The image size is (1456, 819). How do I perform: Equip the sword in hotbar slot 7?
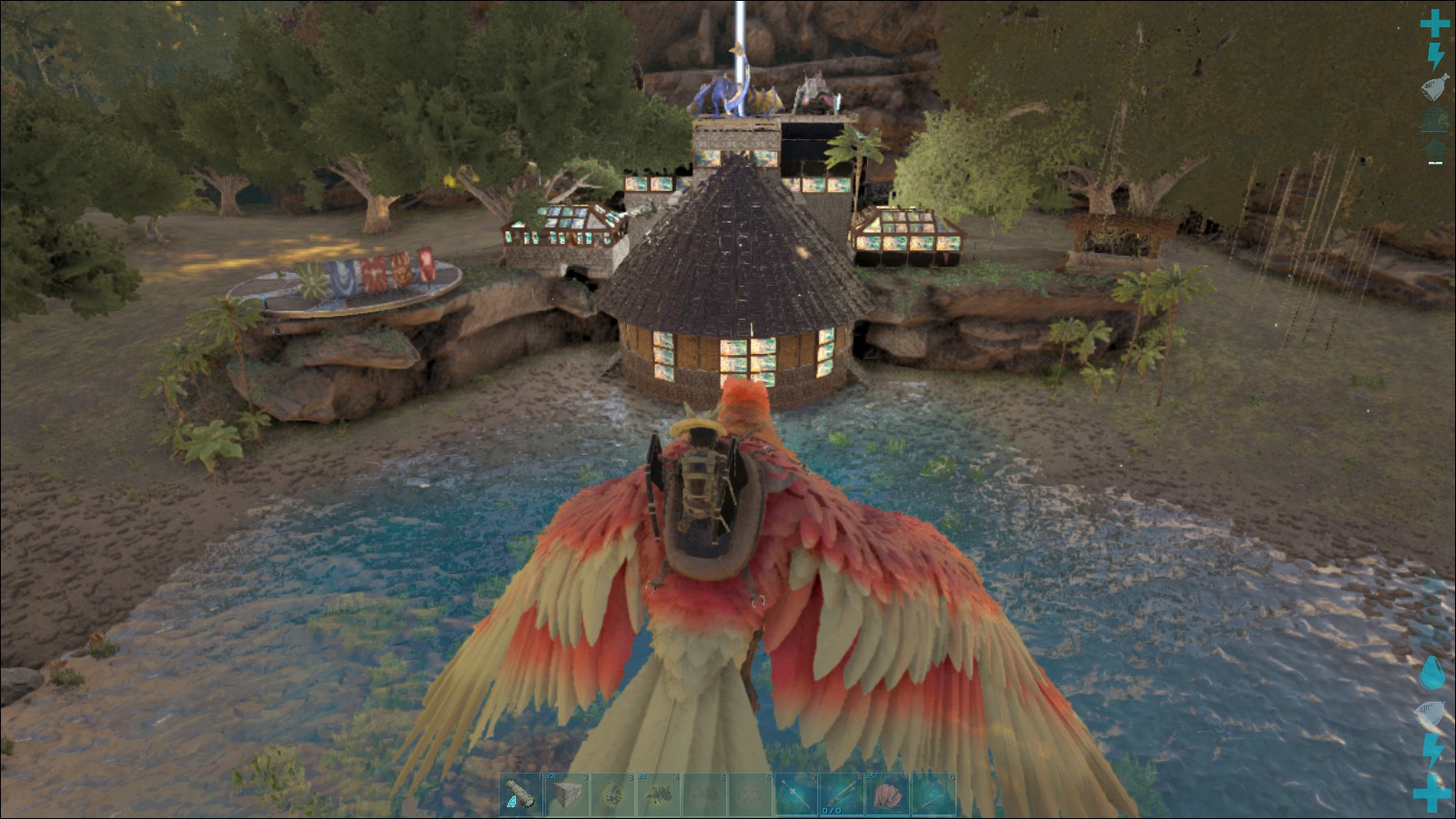(796, 794)
